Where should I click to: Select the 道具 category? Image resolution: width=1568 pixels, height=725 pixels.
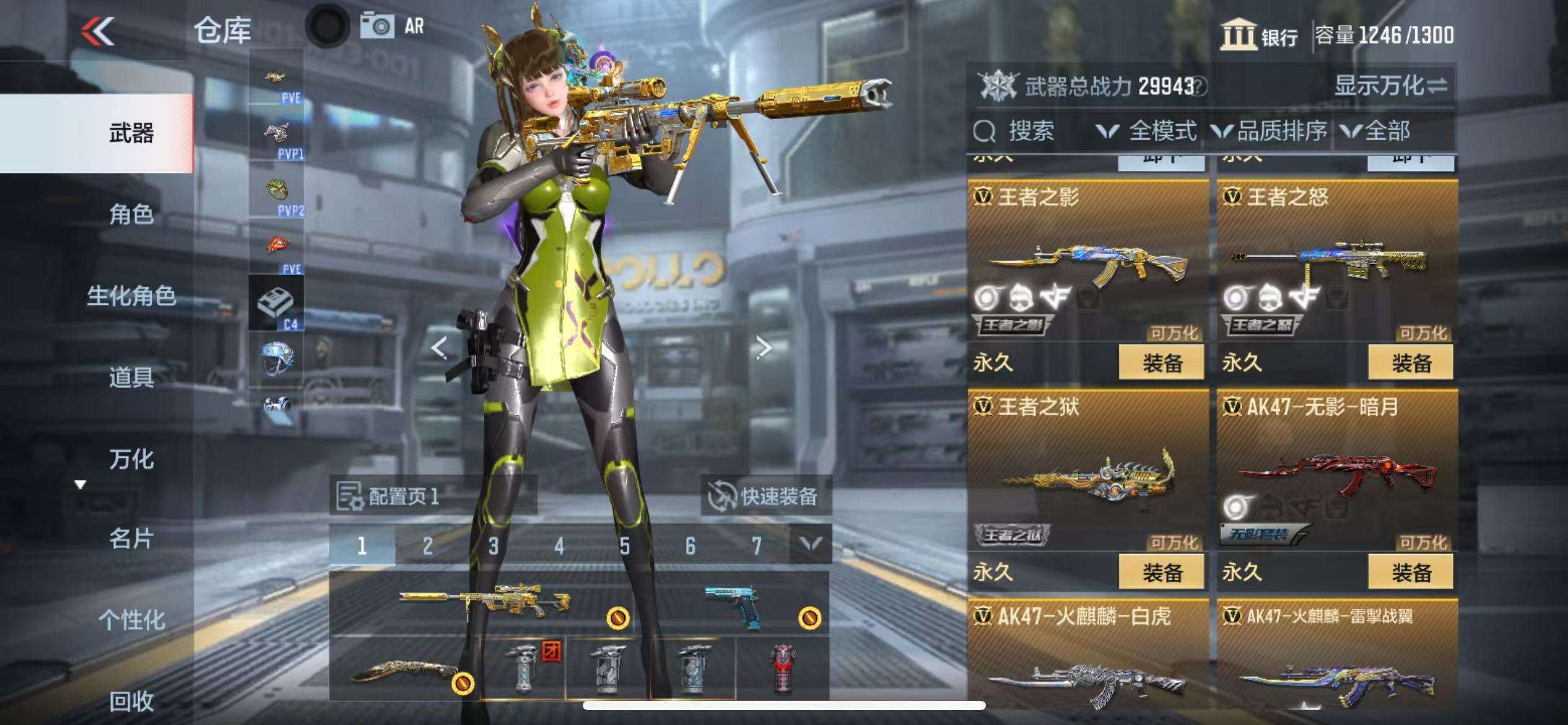(131, 377)
